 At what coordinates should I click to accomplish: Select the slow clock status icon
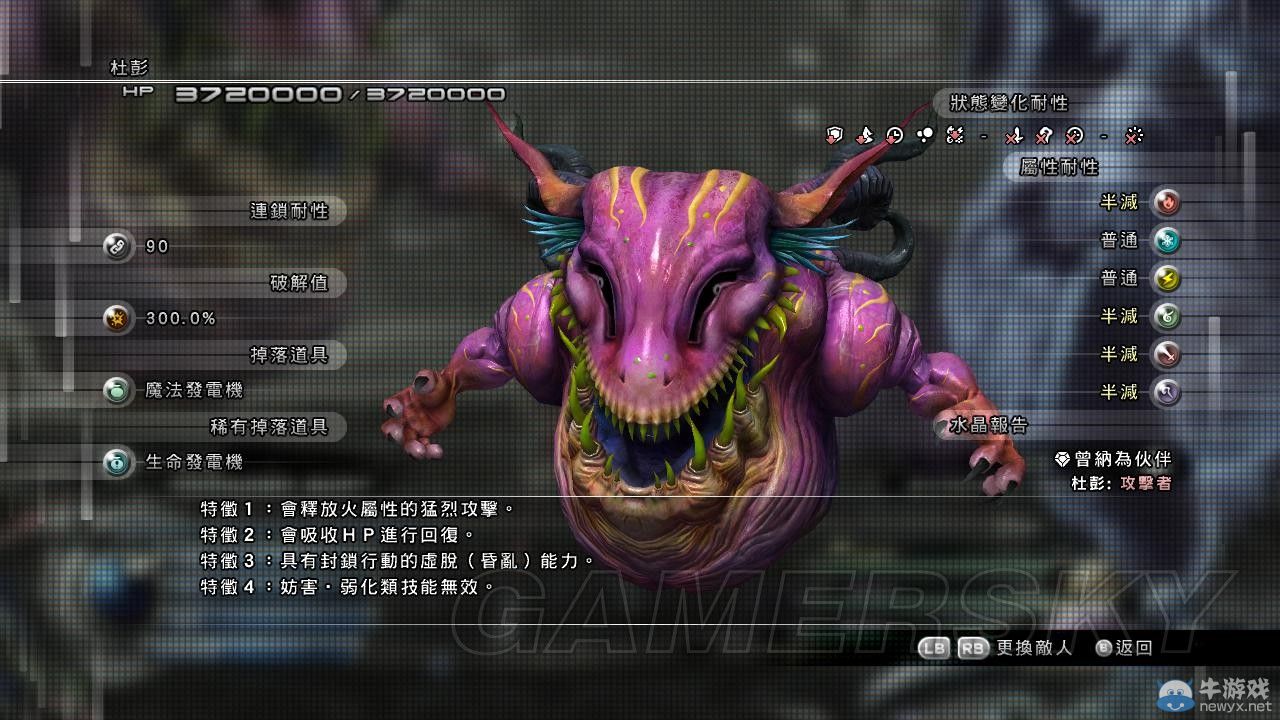[892, 136]
